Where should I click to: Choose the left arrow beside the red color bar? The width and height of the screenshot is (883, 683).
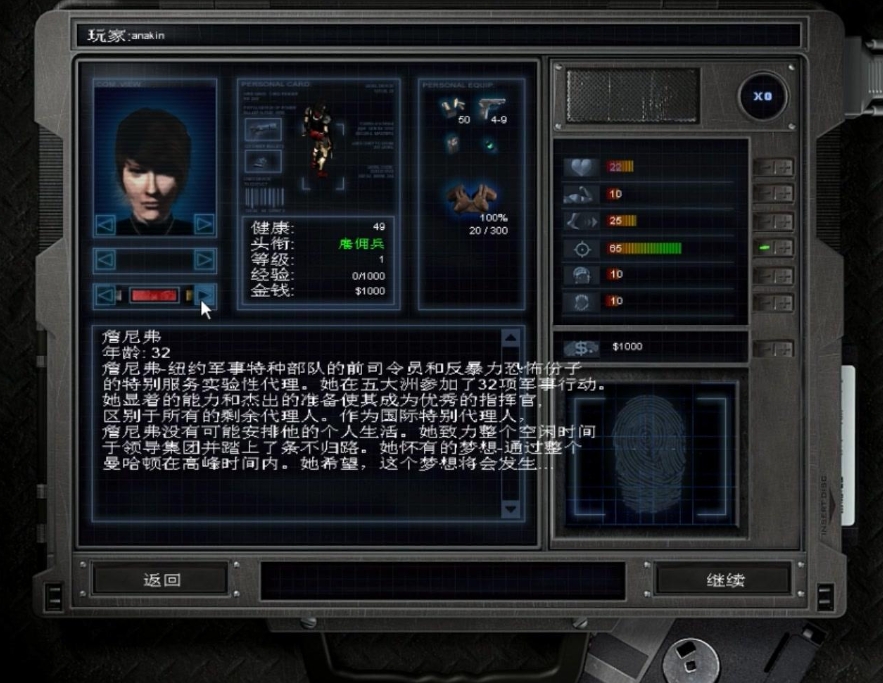[105, 295]
